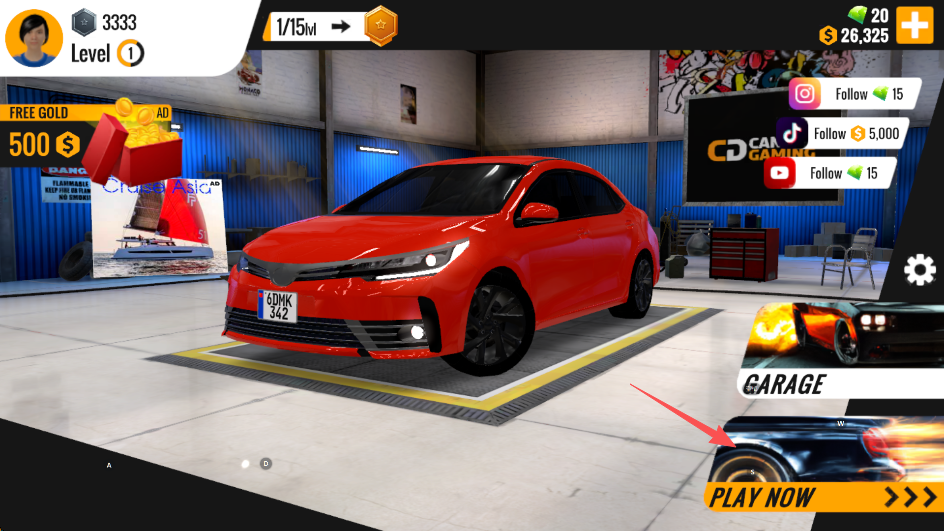Follow on YouTube for 15 gems
944x531 pixels.
(829, 173)
